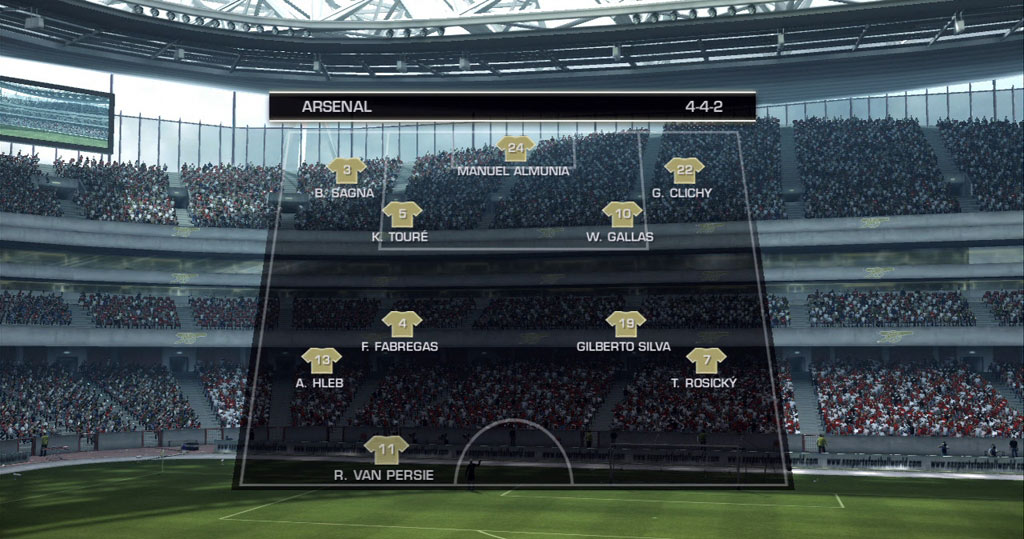Select striker R. Van Persie's number 11 shirt

386,451
